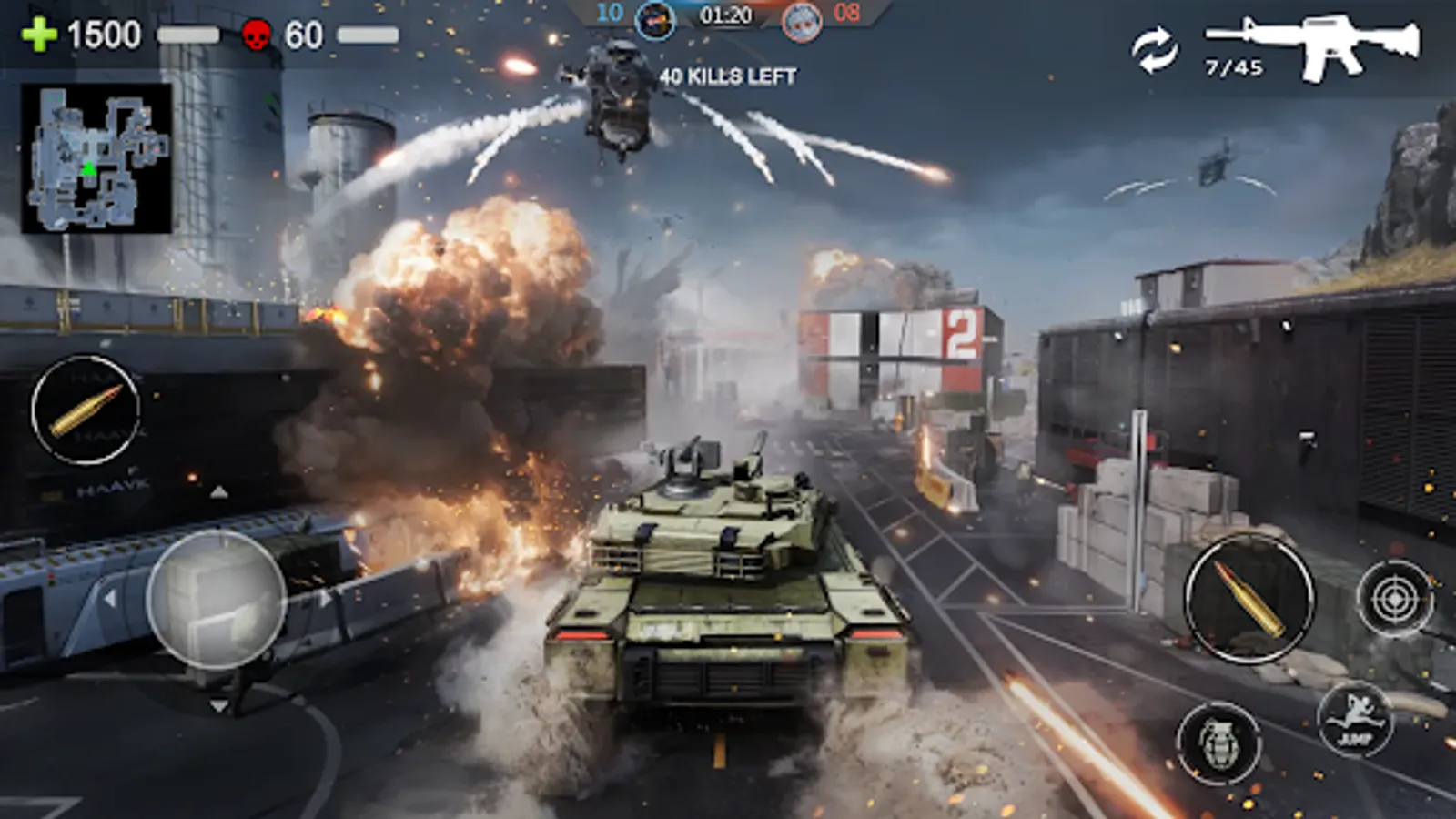
Task: Tap the green health plus icon
Action: 37,36
